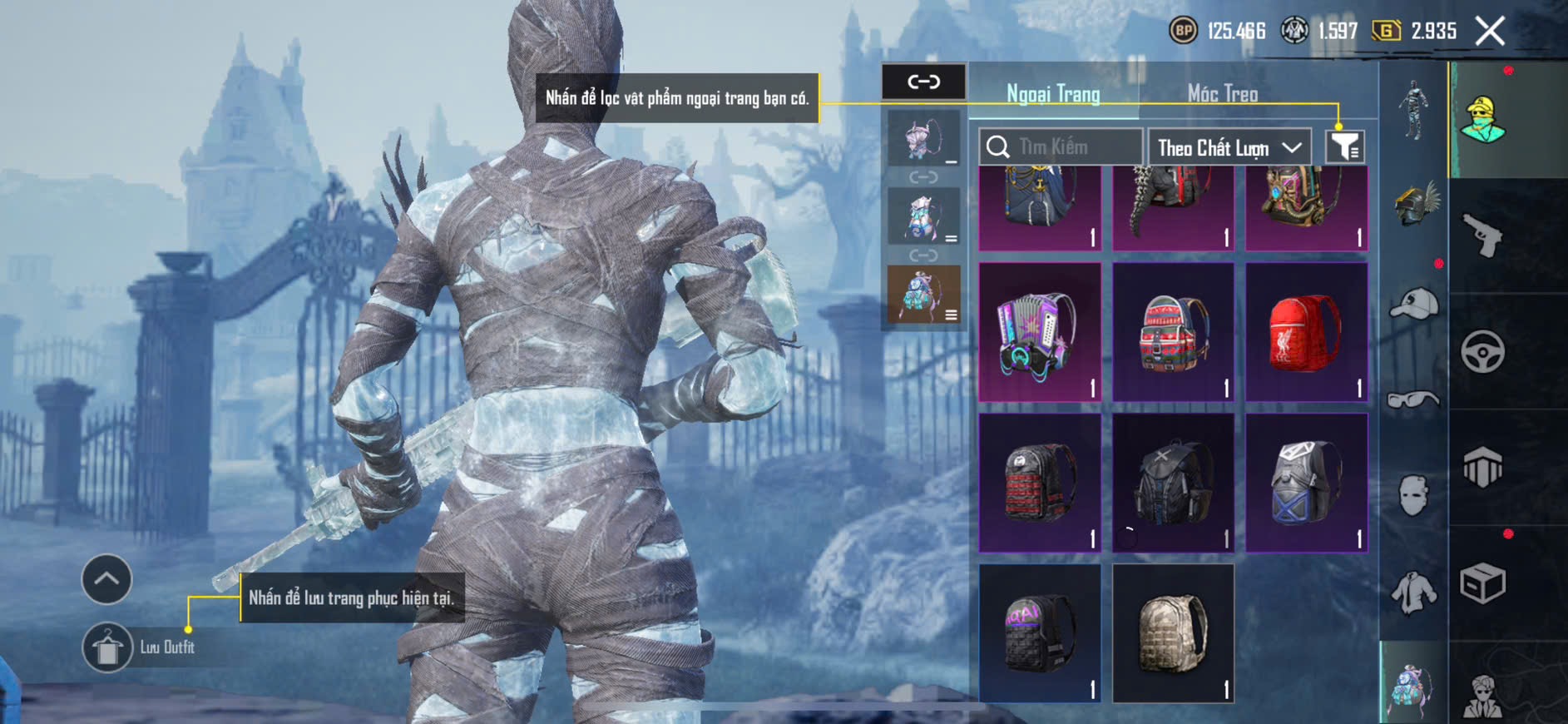Image resolution: width=1568 pixels, height=724 pixels.
Task: Choose the purple accordion keyboard backpack
Action: [1040, 333]
